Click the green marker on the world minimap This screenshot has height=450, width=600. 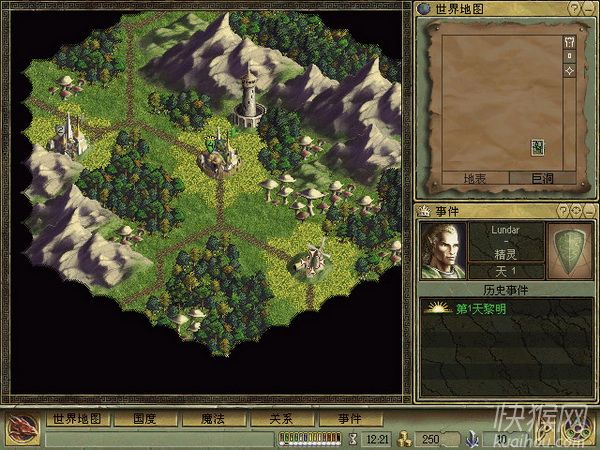point(537,148)
